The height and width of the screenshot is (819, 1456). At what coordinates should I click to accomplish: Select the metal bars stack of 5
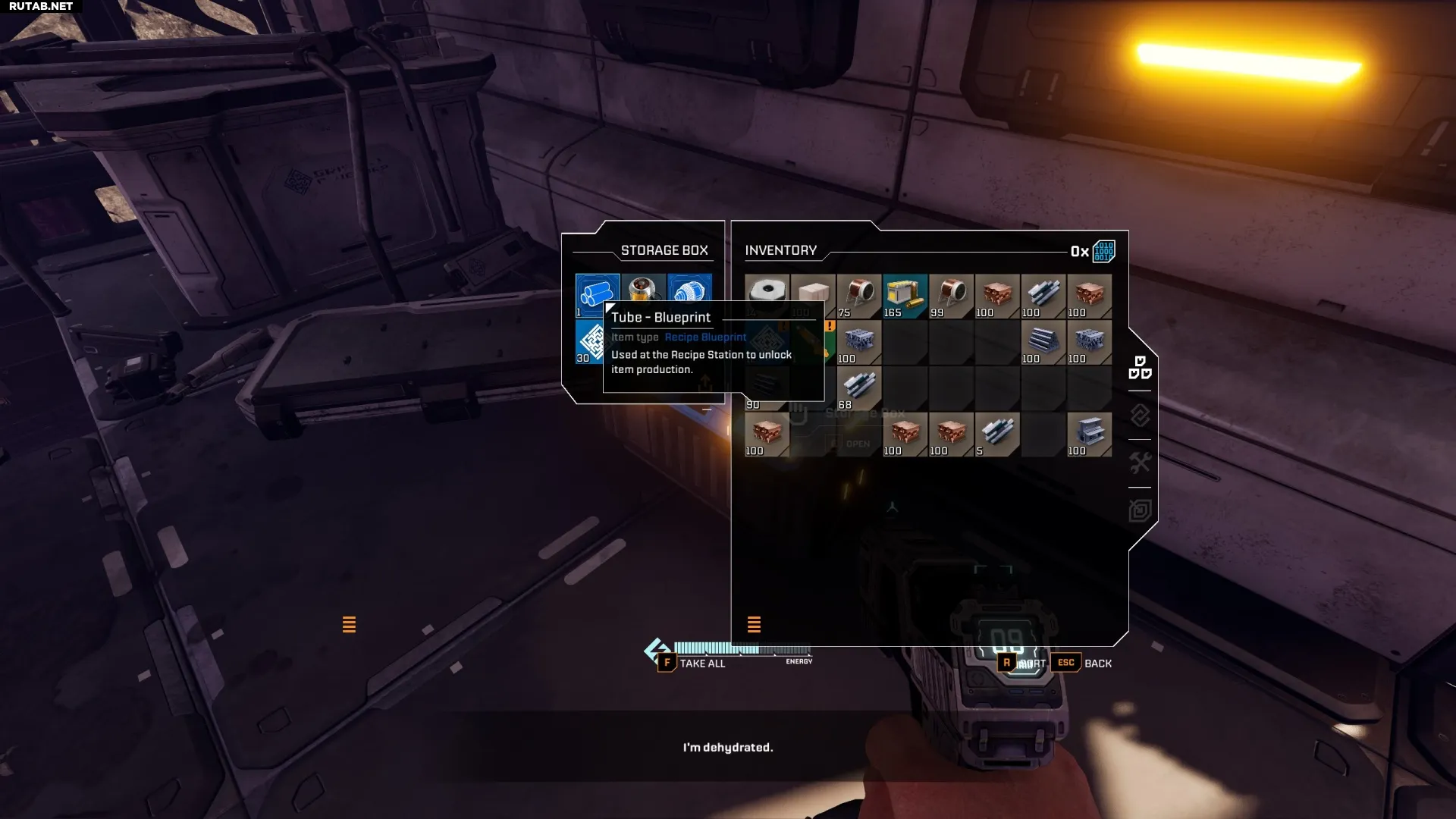pos(996,434)
